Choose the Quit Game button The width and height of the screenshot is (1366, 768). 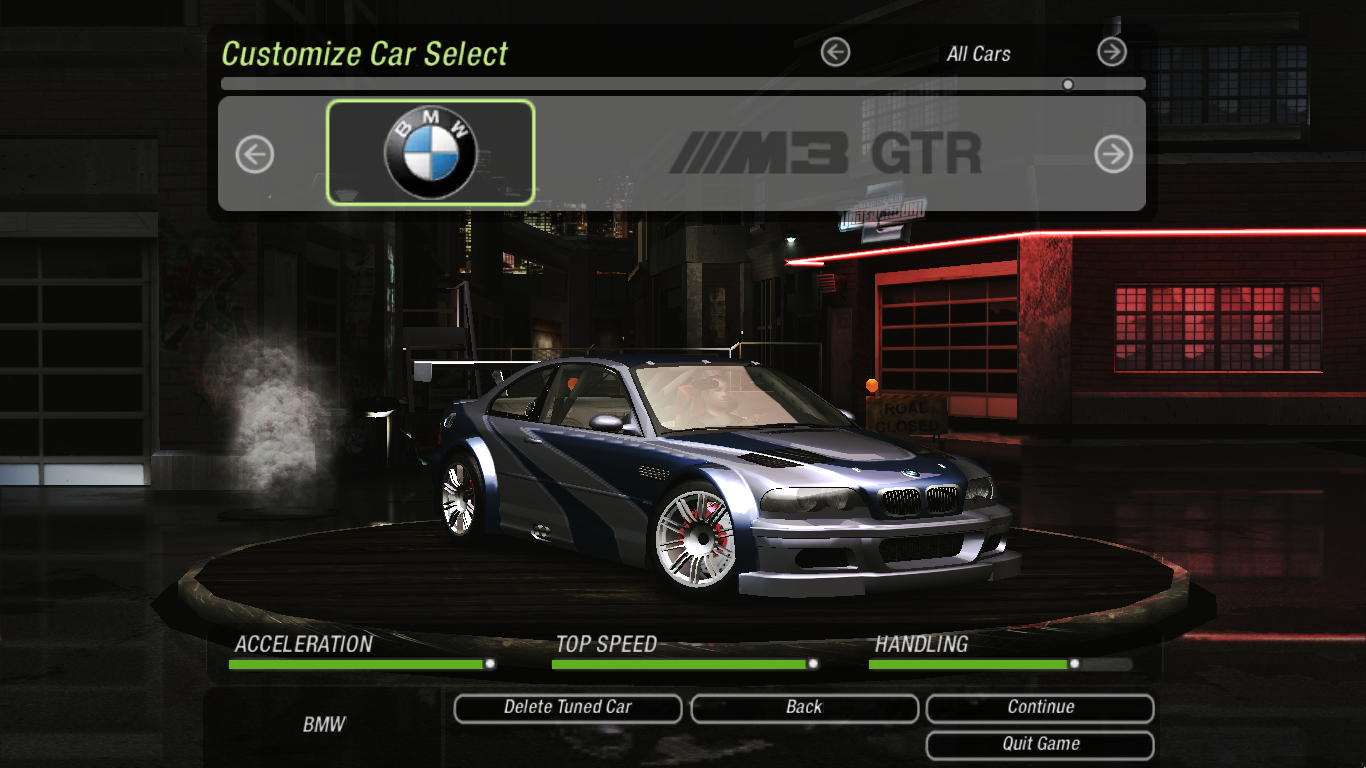pos(1040,744)
